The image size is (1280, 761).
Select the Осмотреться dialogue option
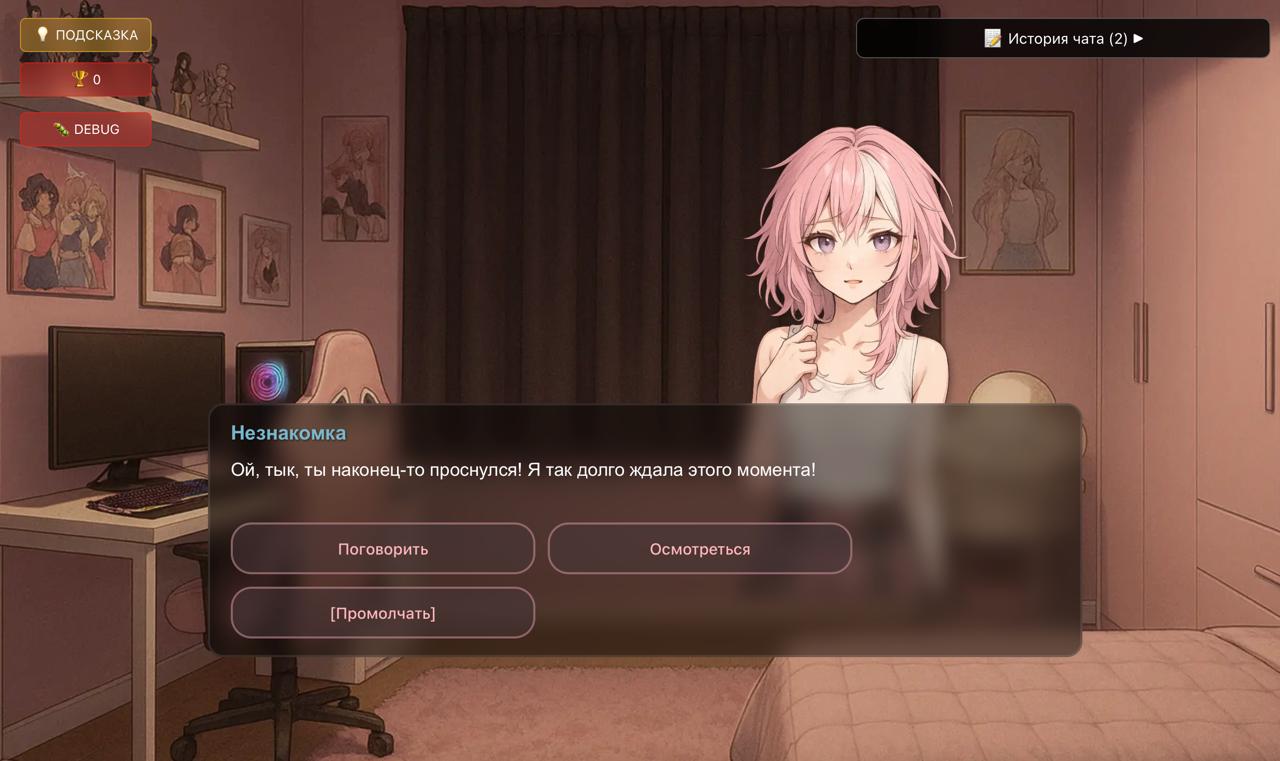(700, 549)
